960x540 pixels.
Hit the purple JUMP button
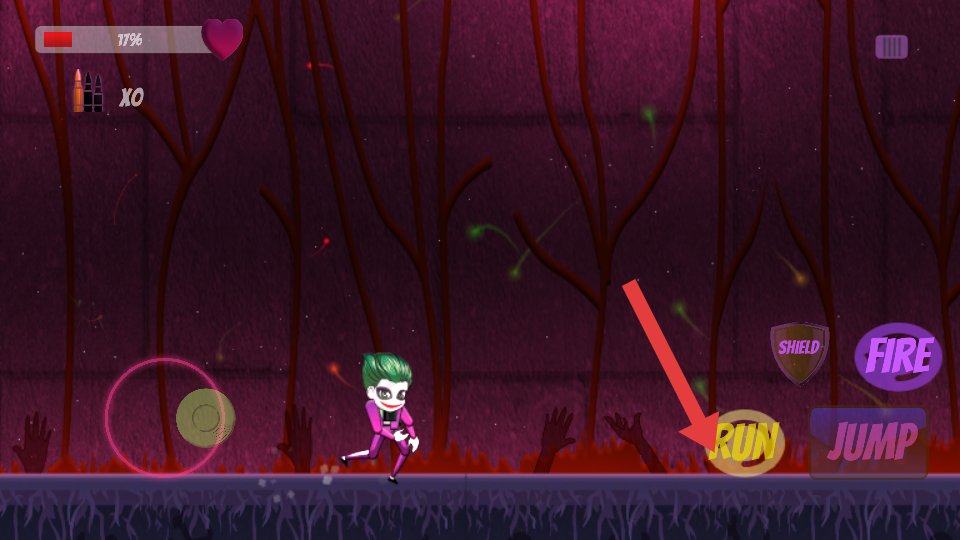(x=869, y=442)
